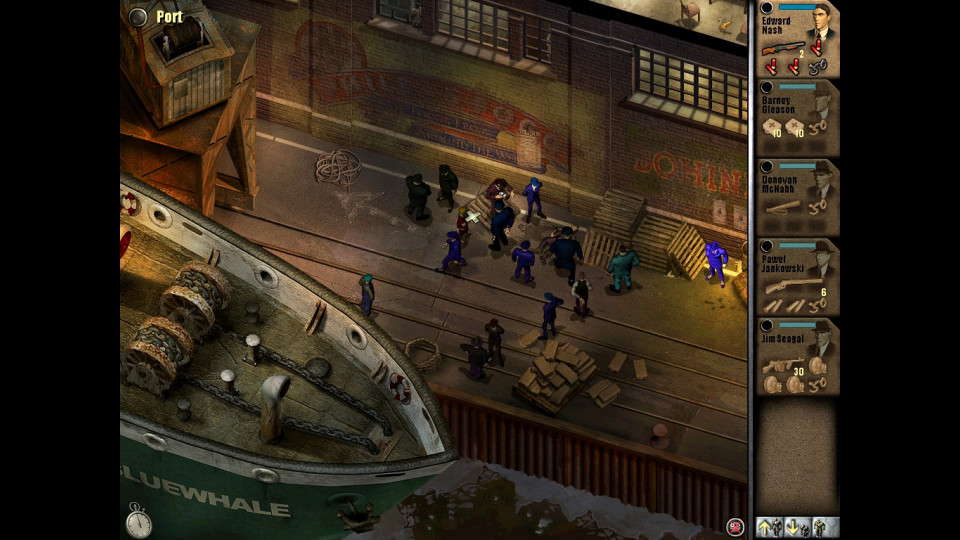Select Pawel Jankowski's squad card
The height and width of the screenshot is (540, 960).
point(797,277)
